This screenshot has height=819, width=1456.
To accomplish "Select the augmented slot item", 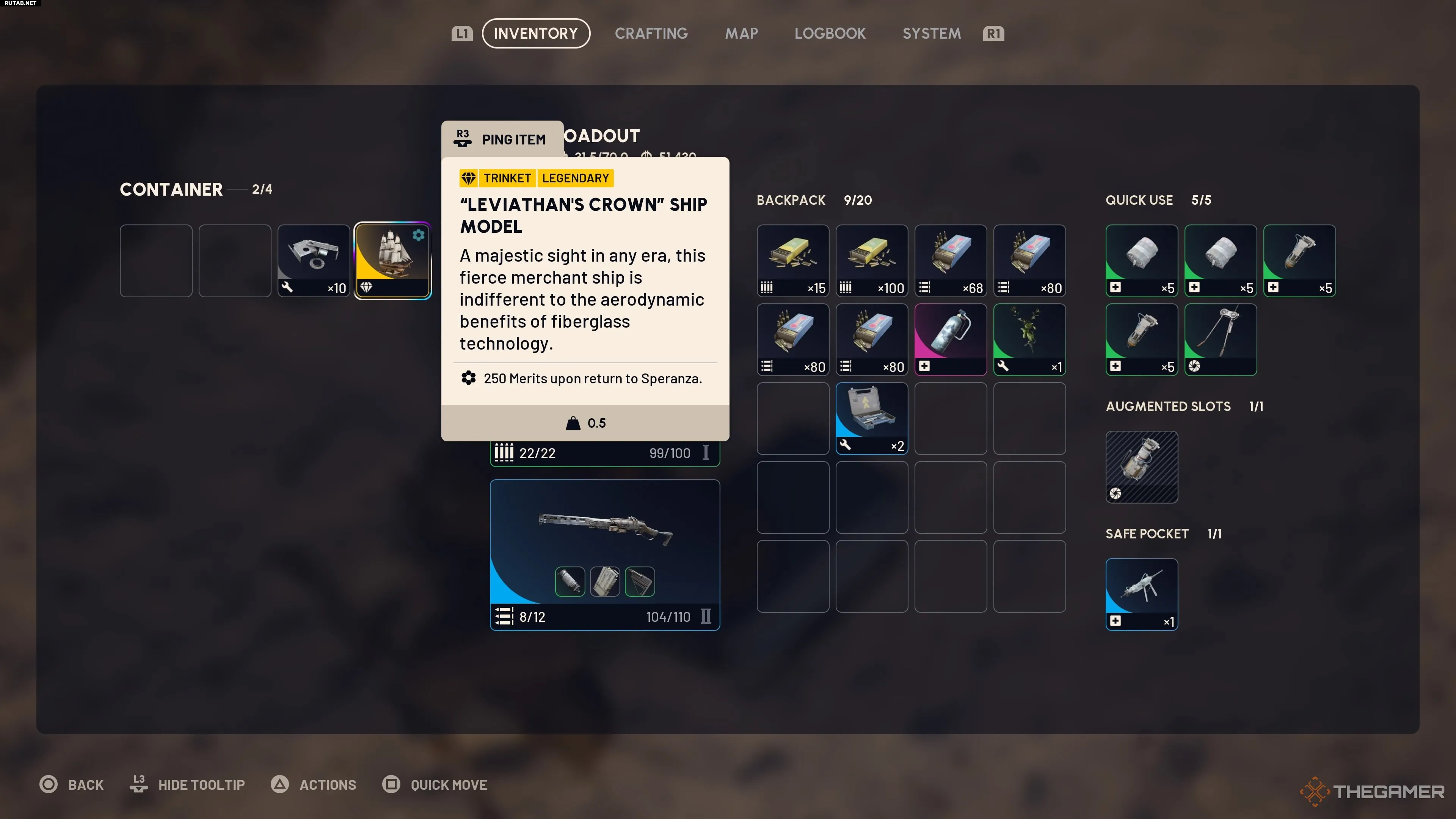I will (x=1142, y=467).
